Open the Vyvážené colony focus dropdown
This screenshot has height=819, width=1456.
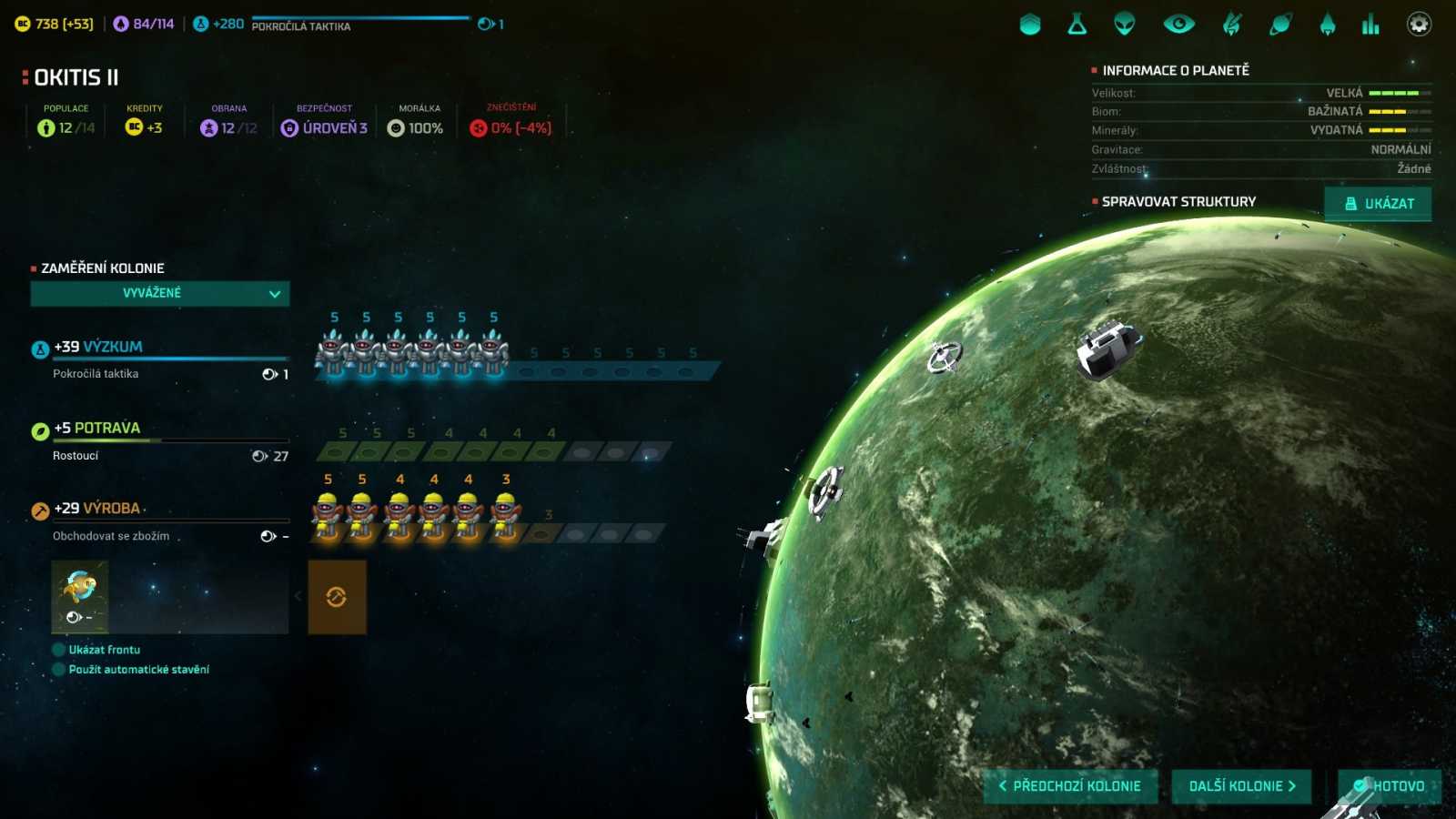click(x=160, y=293)
